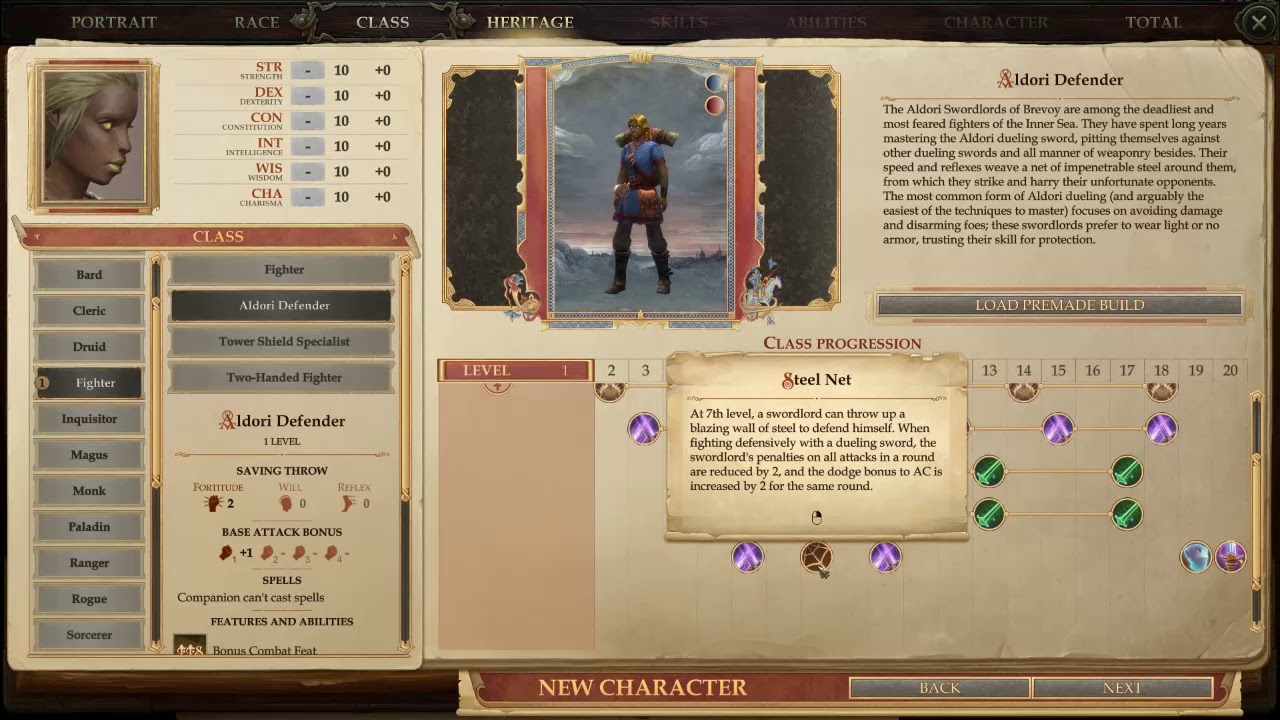Click the green sword feat icon at level 9
Screen dimensions: 1280x720
pyautogui.click(x=850, y=471)
